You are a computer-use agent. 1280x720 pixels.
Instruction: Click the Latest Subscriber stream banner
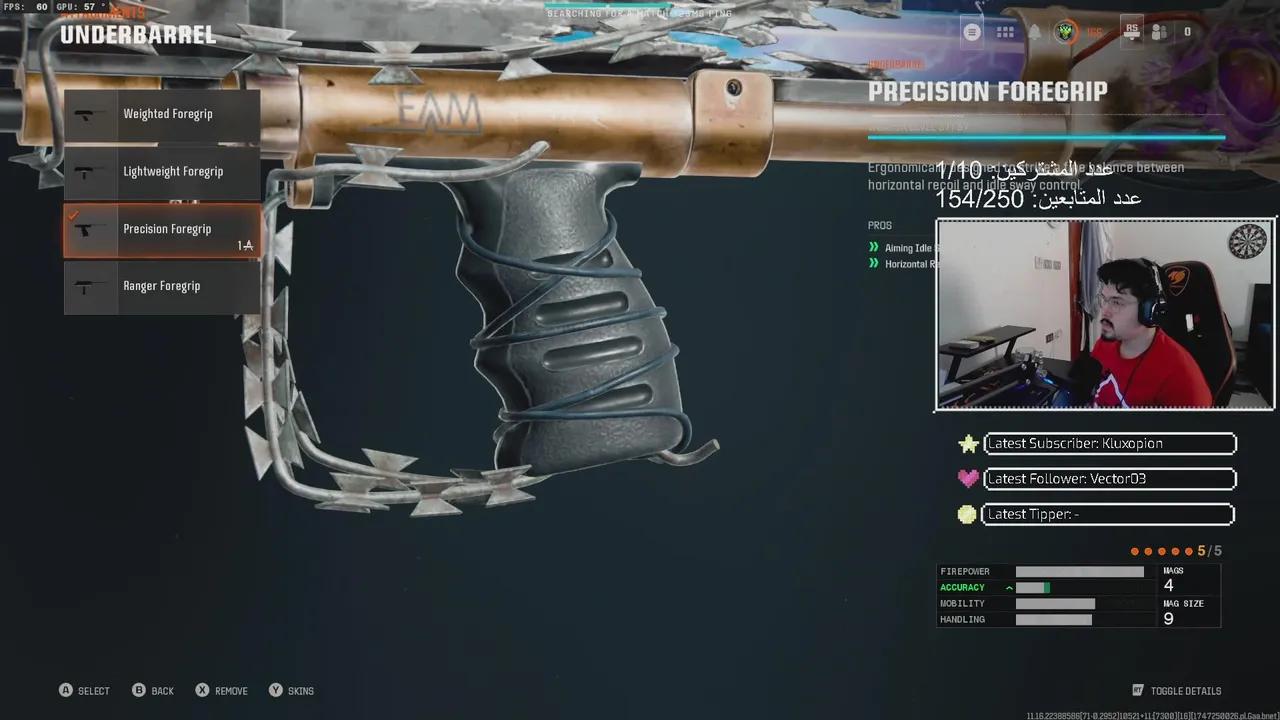(x=1110, y=443)
